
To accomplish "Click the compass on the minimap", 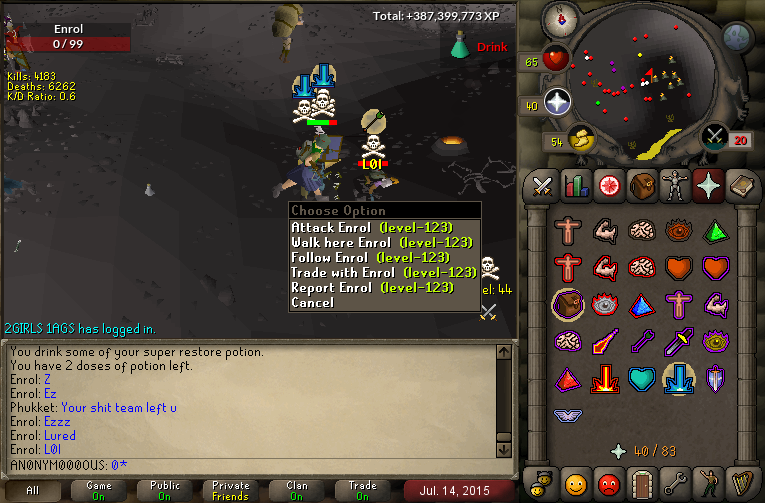I will pos(556,17).
